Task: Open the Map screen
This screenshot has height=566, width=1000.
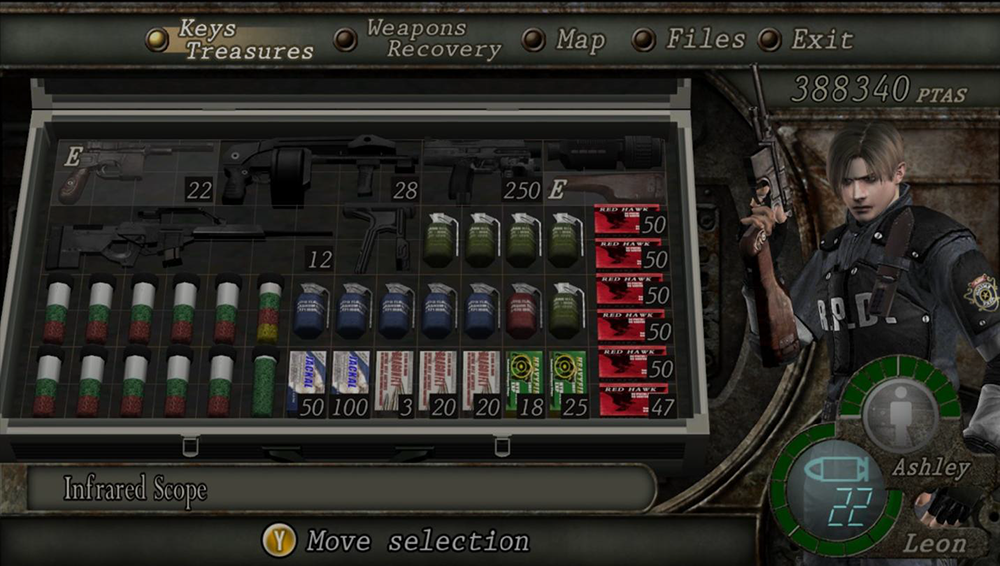Action: click(x=580, y=40)
